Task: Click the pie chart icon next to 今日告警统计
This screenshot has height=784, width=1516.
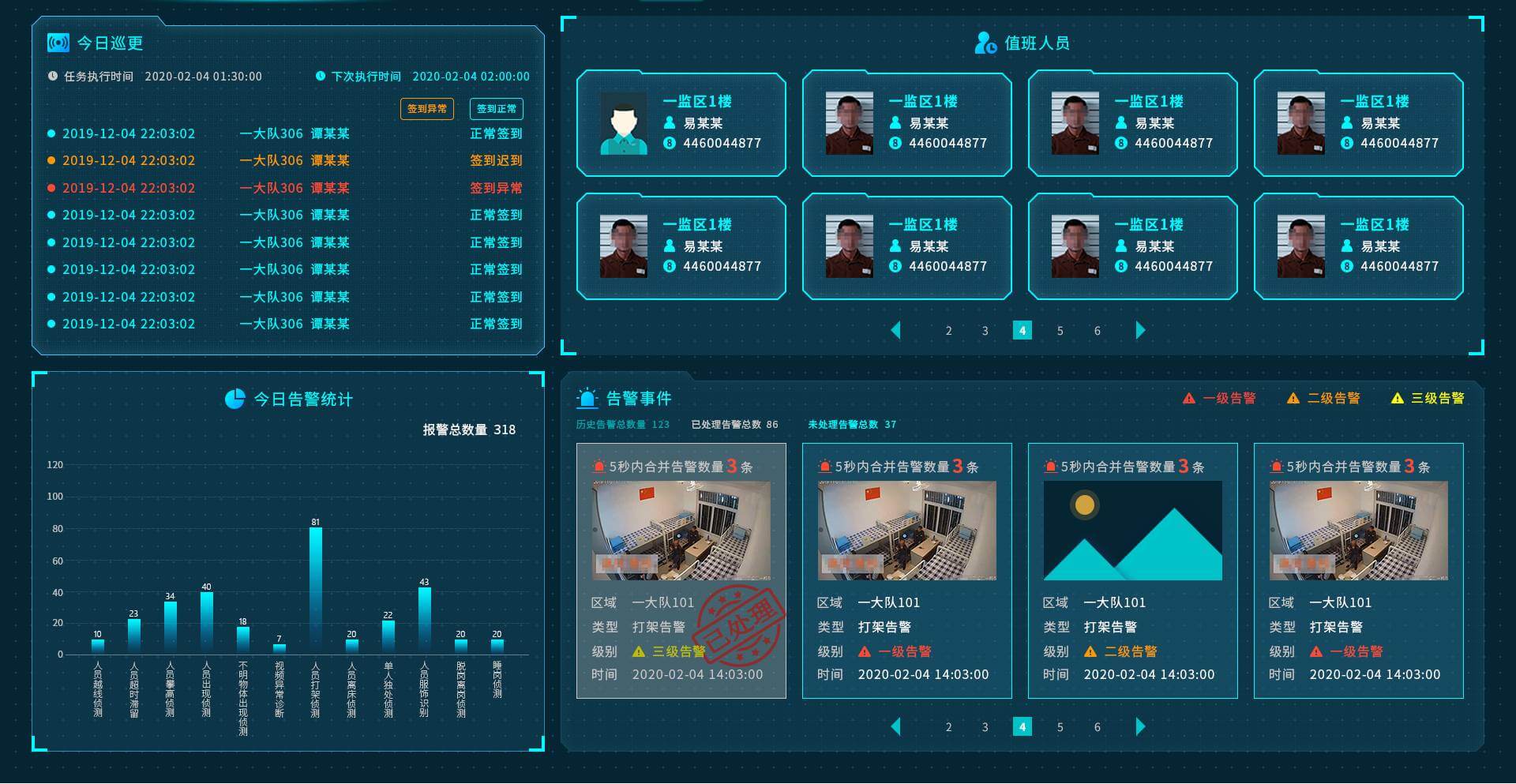Action: pos(235,399)
